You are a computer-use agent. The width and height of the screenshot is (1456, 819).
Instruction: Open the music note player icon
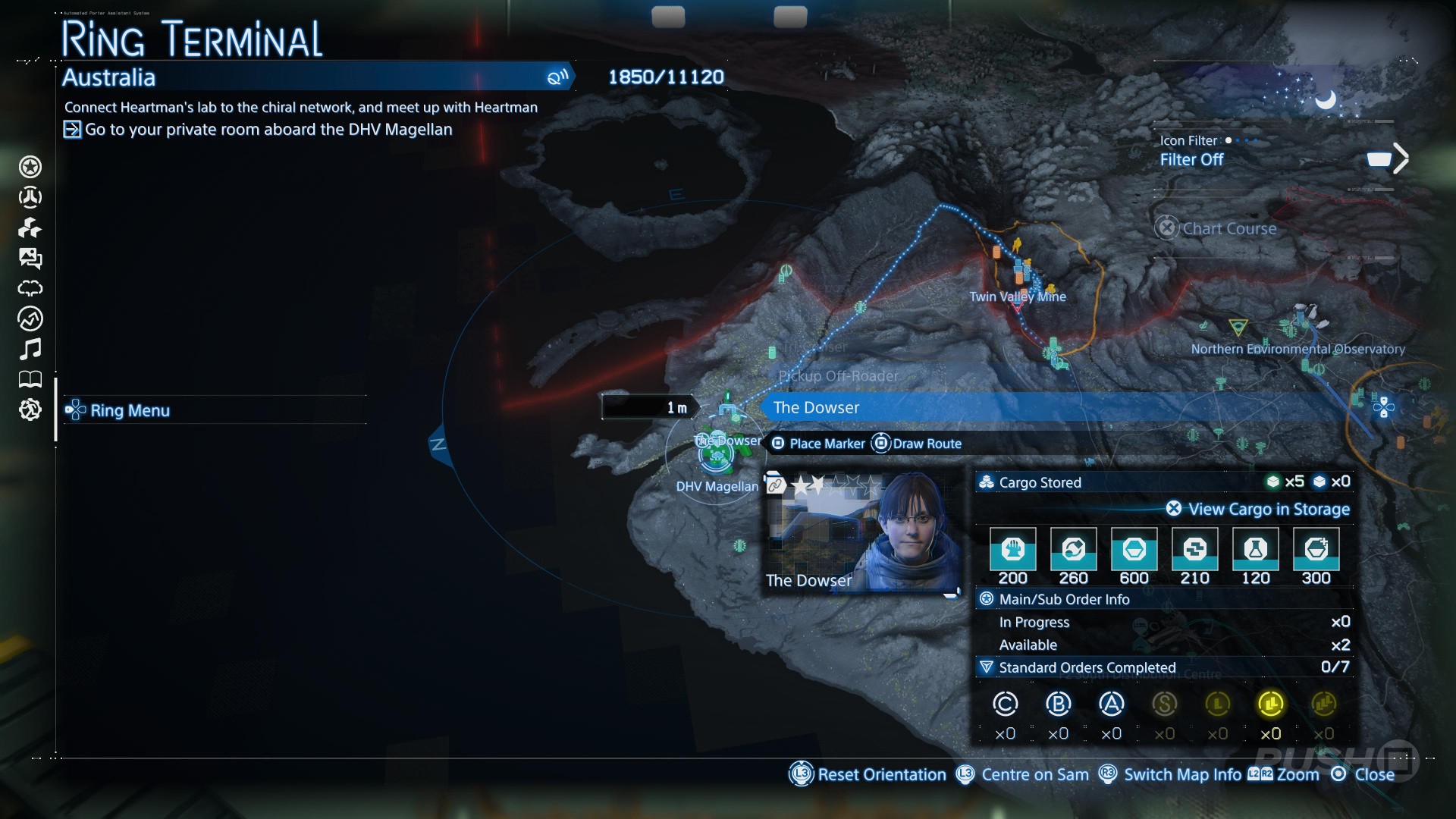tap(30, 349)
